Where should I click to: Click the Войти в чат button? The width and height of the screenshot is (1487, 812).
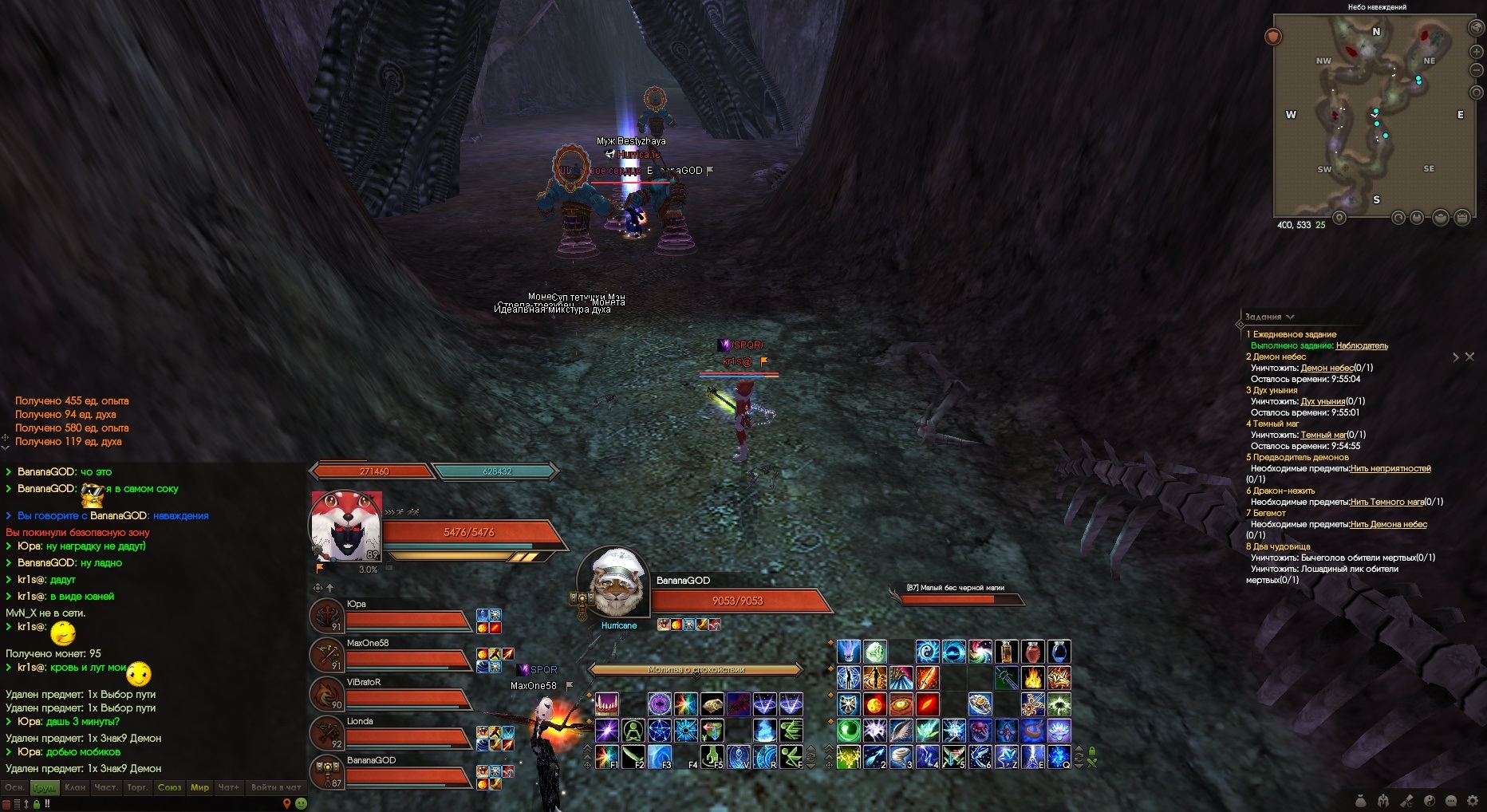(275, 787)
